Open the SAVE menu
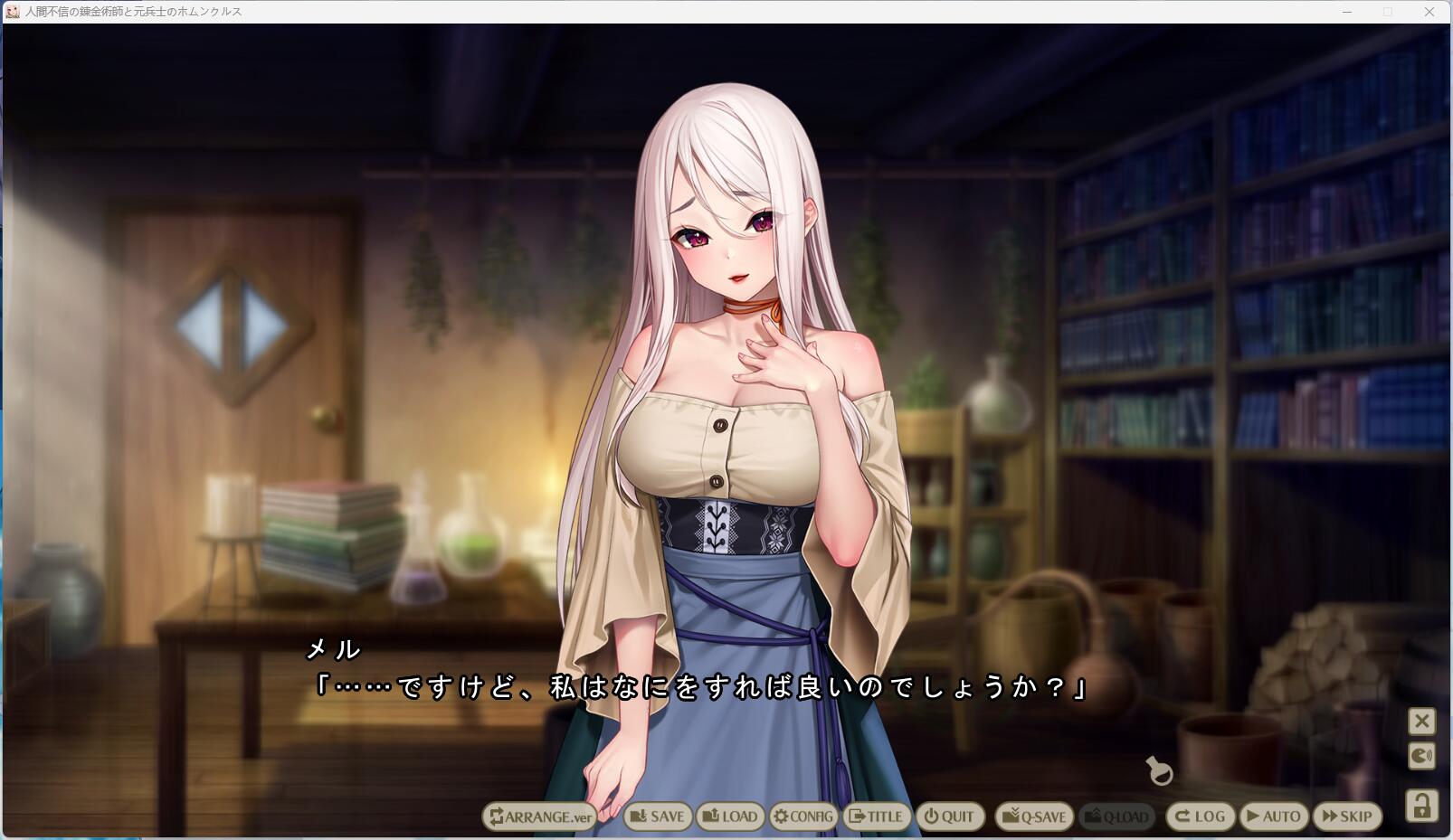Screen dimensions: 1453x840 [658, 816]
